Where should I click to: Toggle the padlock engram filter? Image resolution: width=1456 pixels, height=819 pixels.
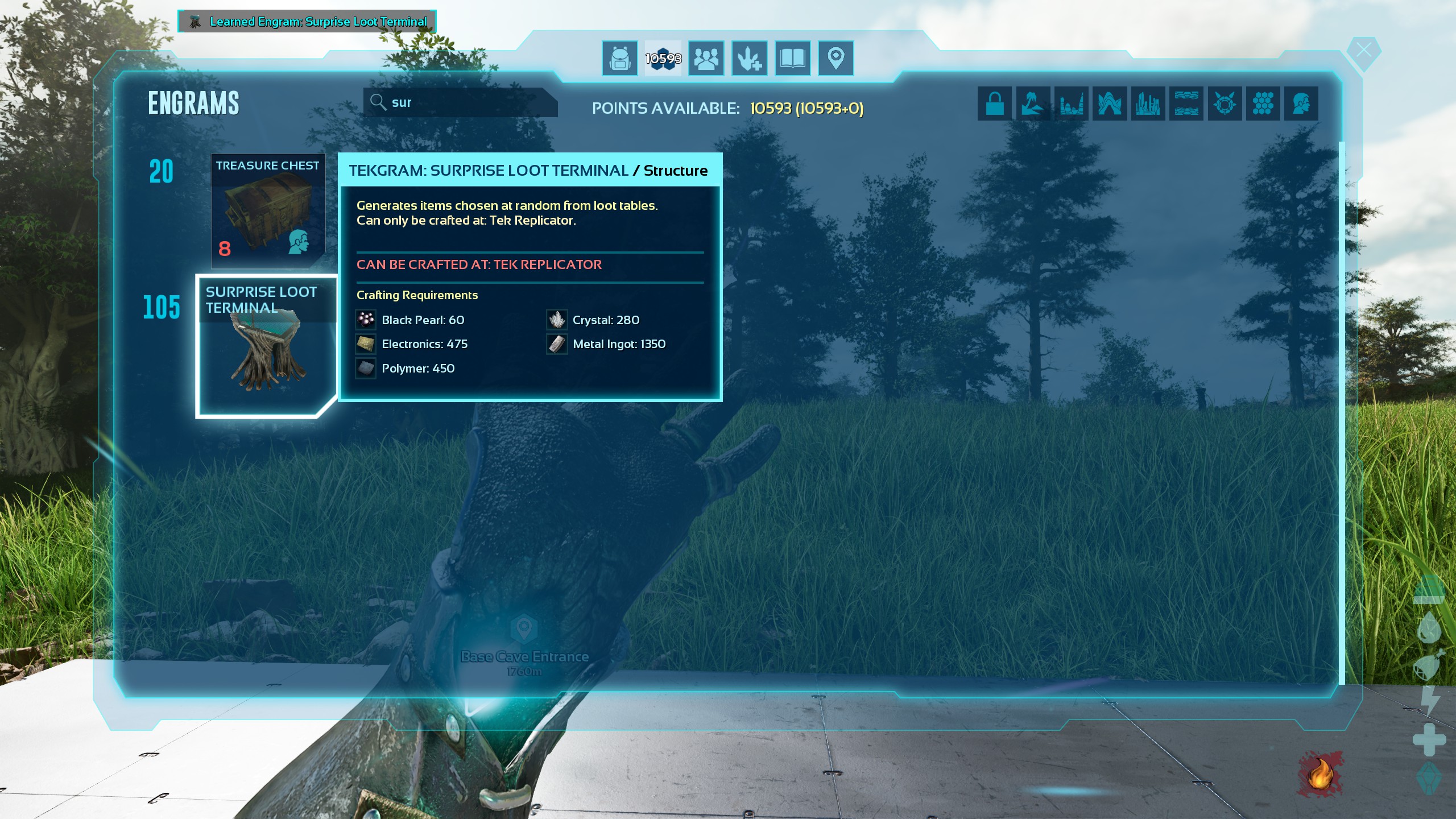995,104
